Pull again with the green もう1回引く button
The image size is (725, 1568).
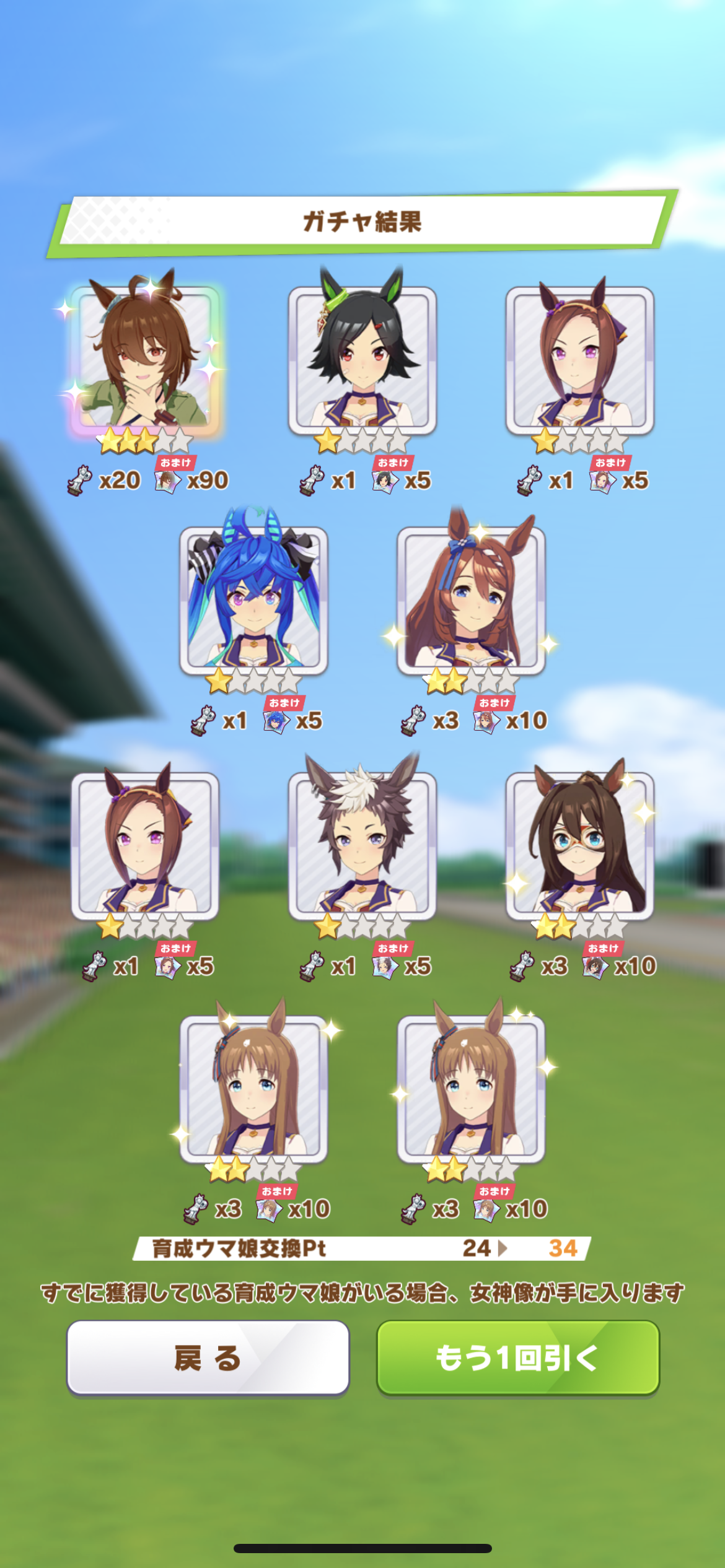pyautogui.click(x=518, y=1357)
